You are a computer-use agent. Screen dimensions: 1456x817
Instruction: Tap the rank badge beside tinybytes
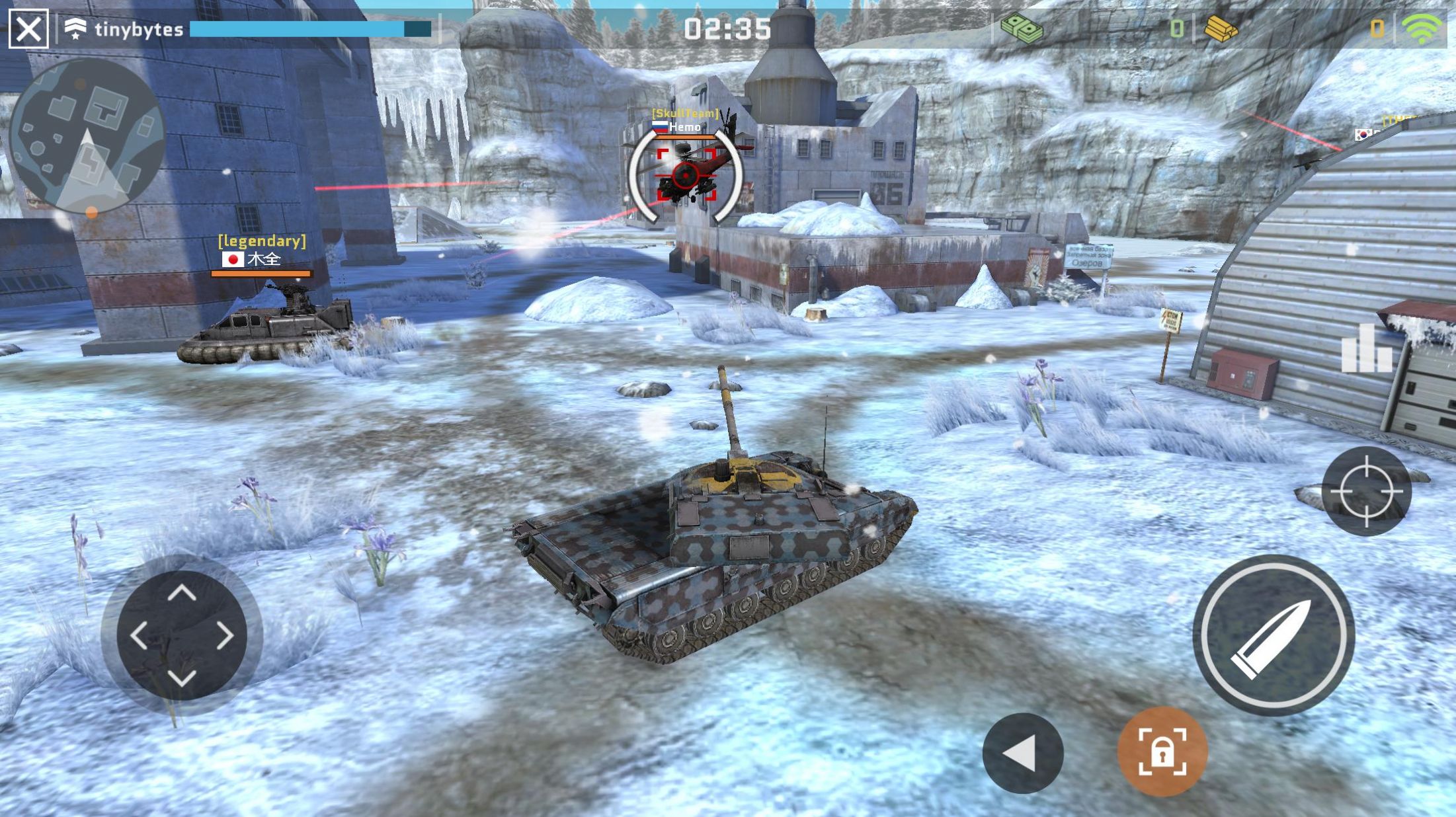pos(75,28)
